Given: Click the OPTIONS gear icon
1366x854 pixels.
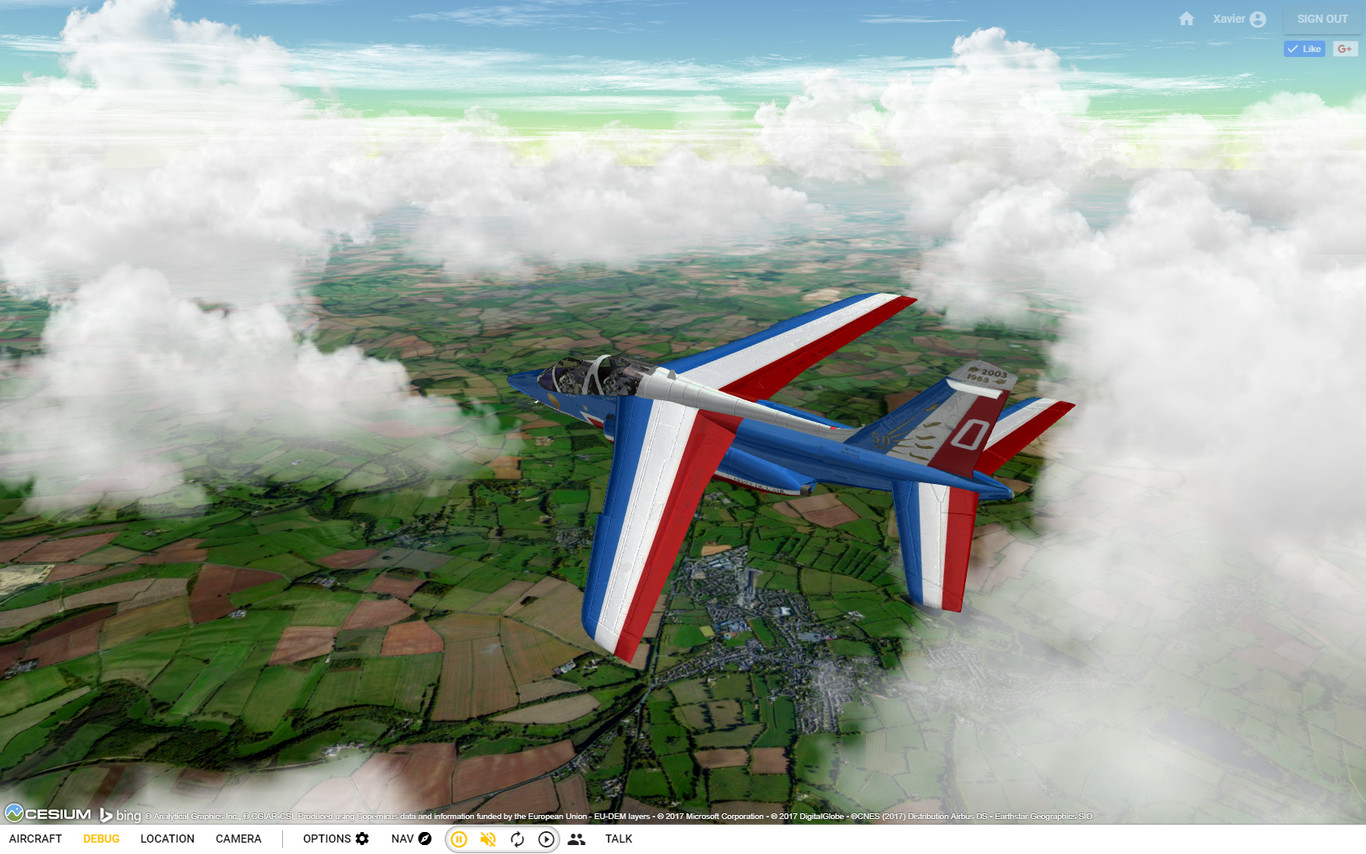Looking at the screenshot, I should 364,838.
